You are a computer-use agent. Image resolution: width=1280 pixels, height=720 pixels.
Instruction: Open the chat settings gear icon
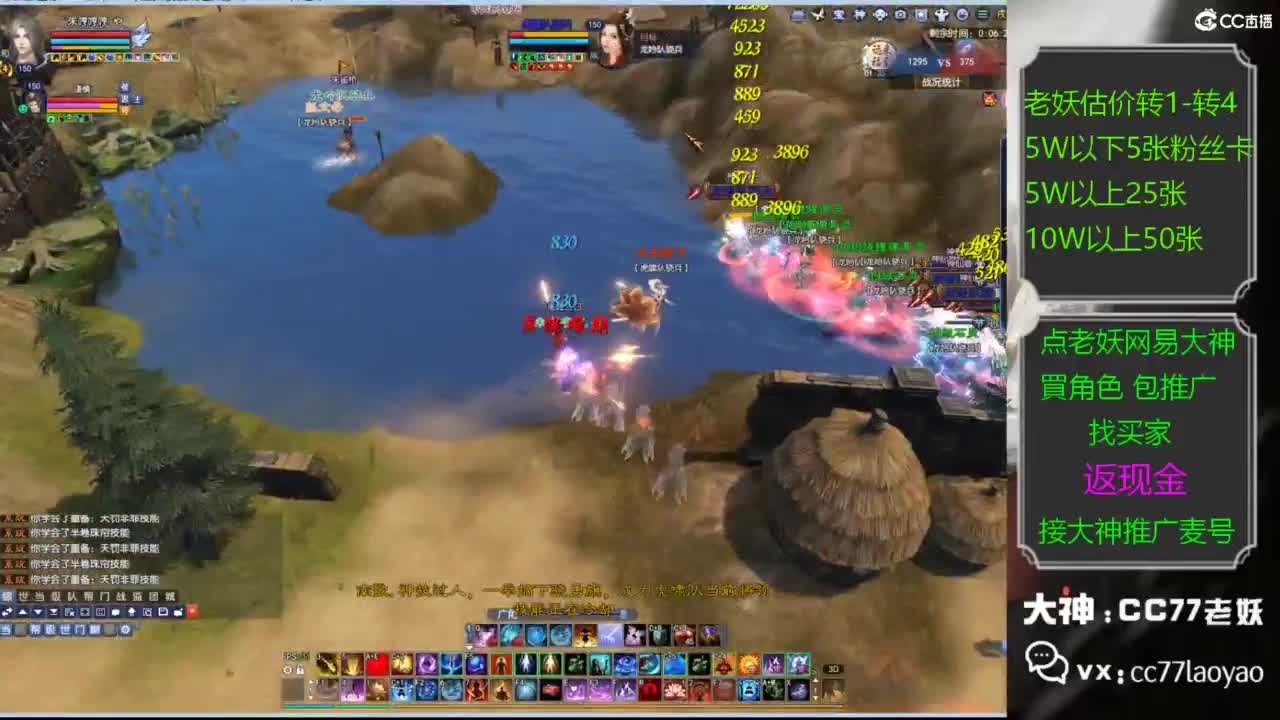point(124,630)
